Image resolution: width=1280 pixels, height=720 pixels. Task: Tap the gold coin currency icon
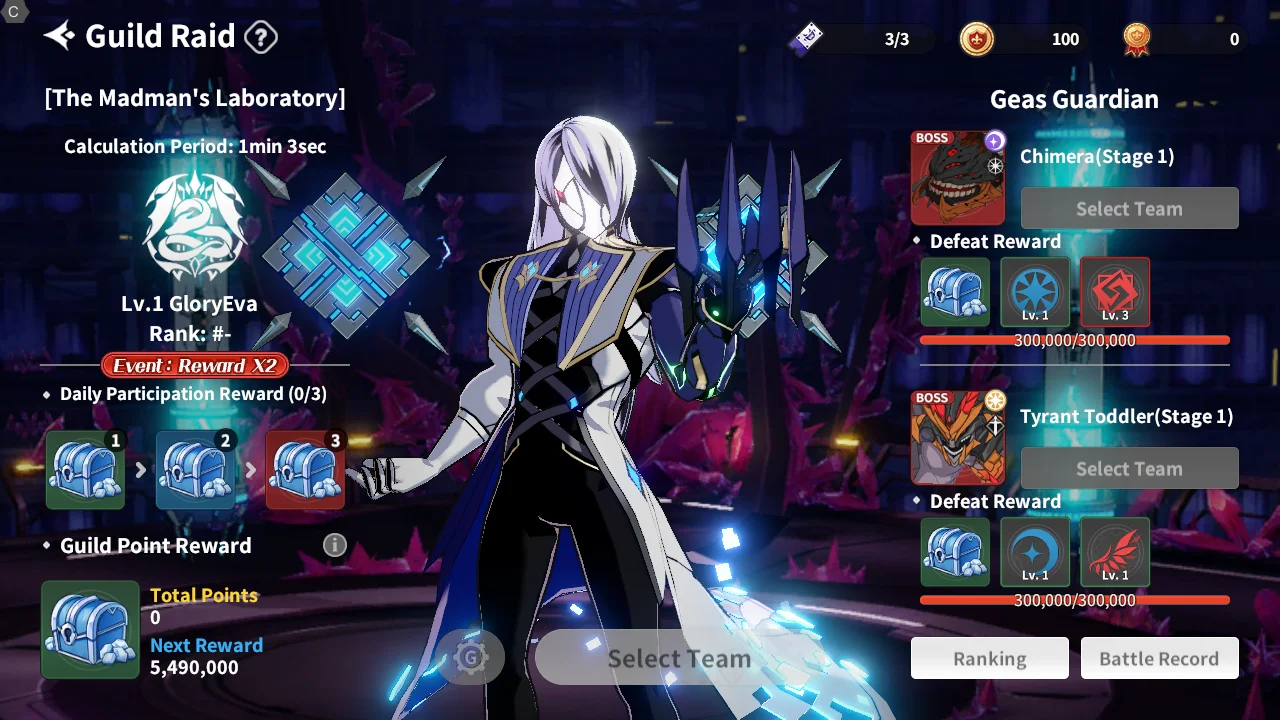click(977, 39)
